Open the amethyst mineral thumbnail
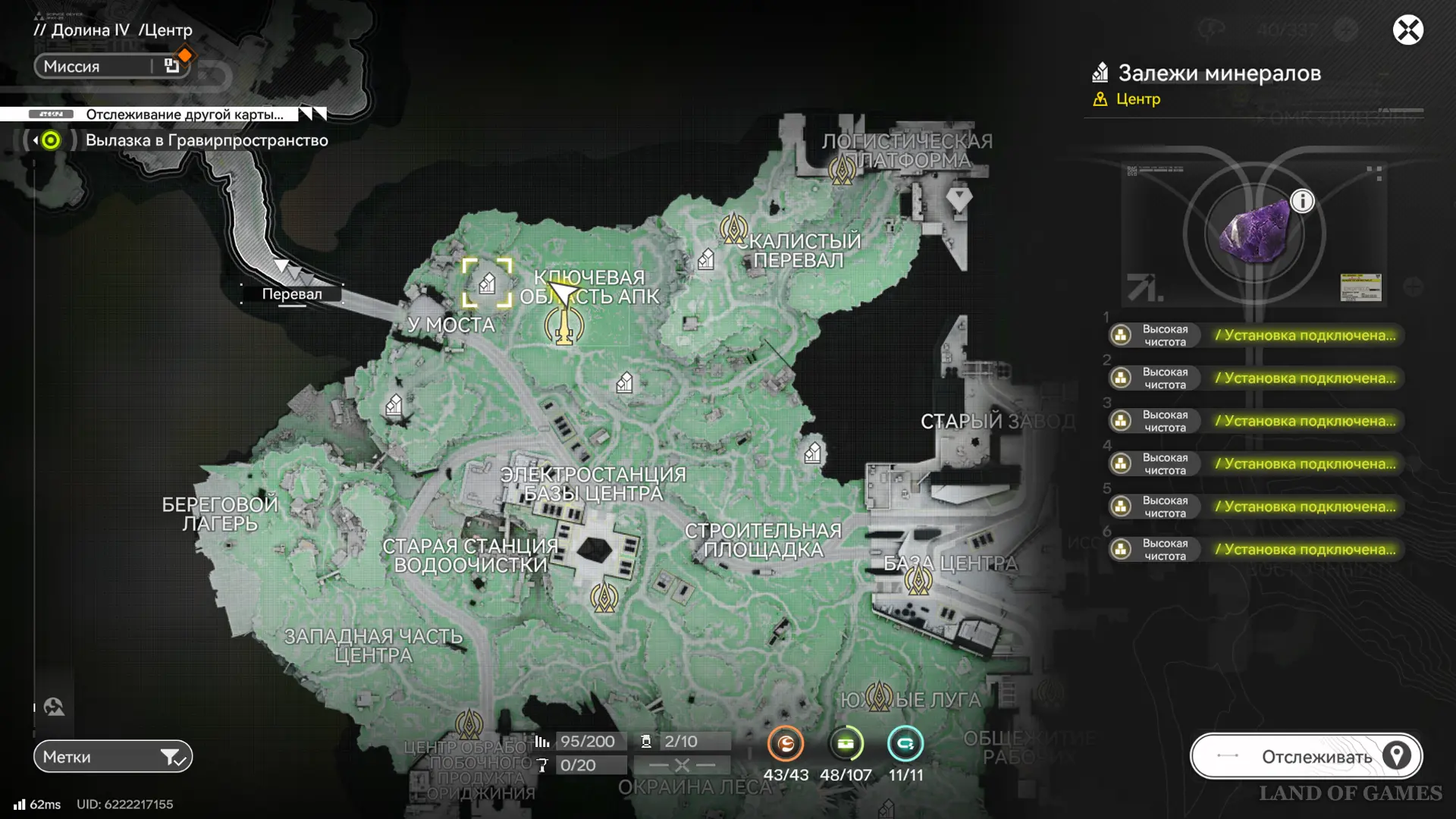Viewport: 1456px width, 819px height. click(1254, 234)
